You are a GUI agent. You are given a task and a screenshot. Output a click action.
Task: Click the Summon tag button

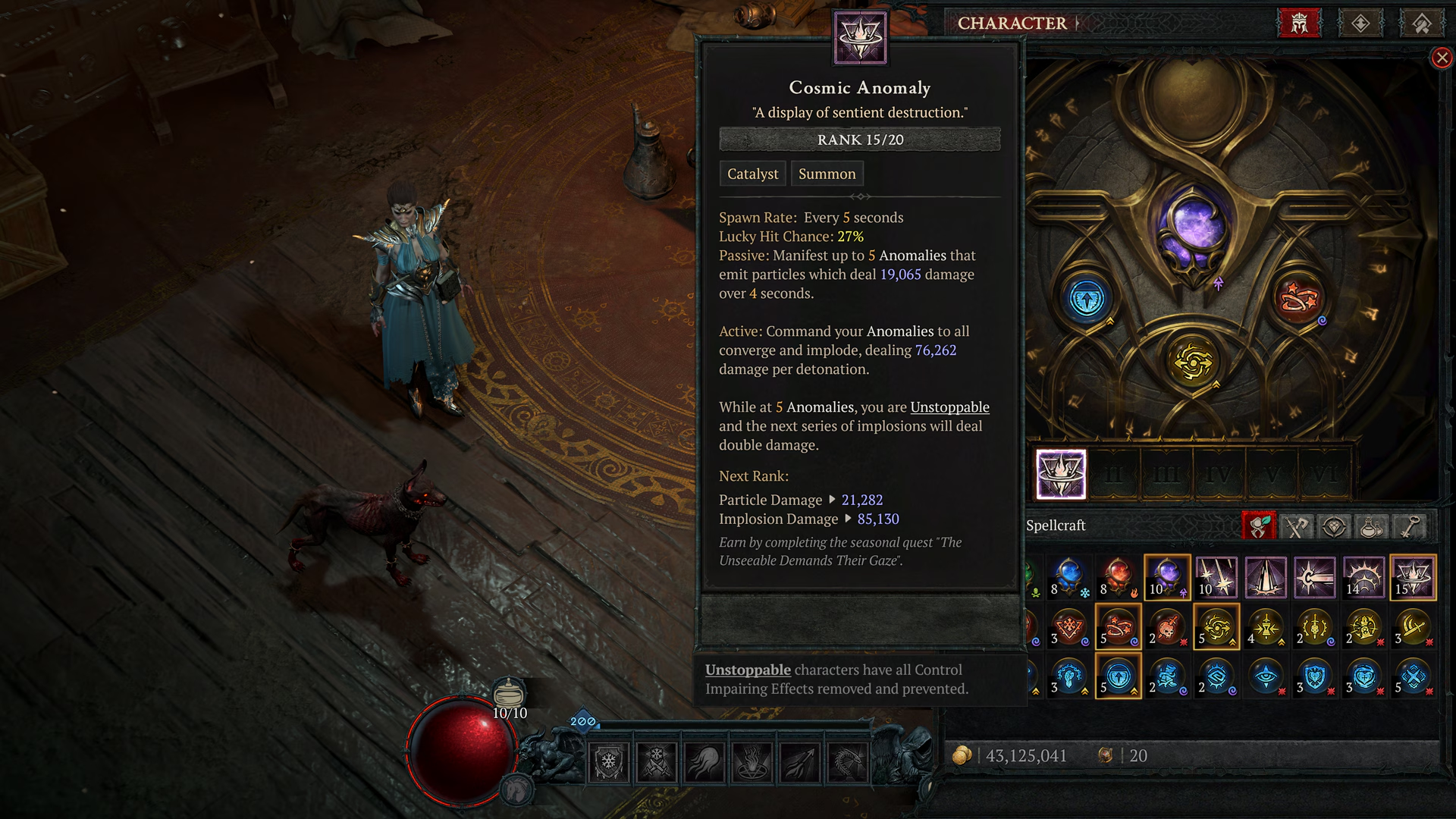coord(827,174)
